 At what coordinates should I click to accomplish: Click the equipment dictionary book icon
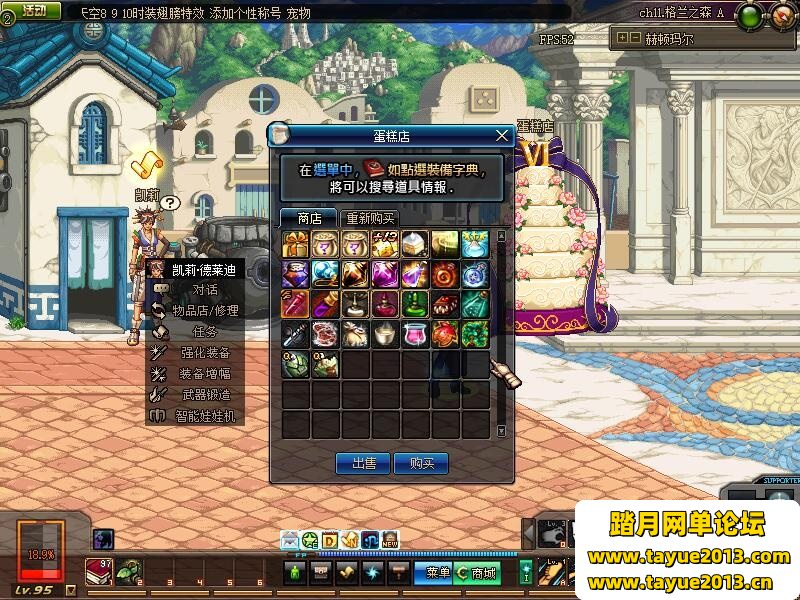coord(374,170)
